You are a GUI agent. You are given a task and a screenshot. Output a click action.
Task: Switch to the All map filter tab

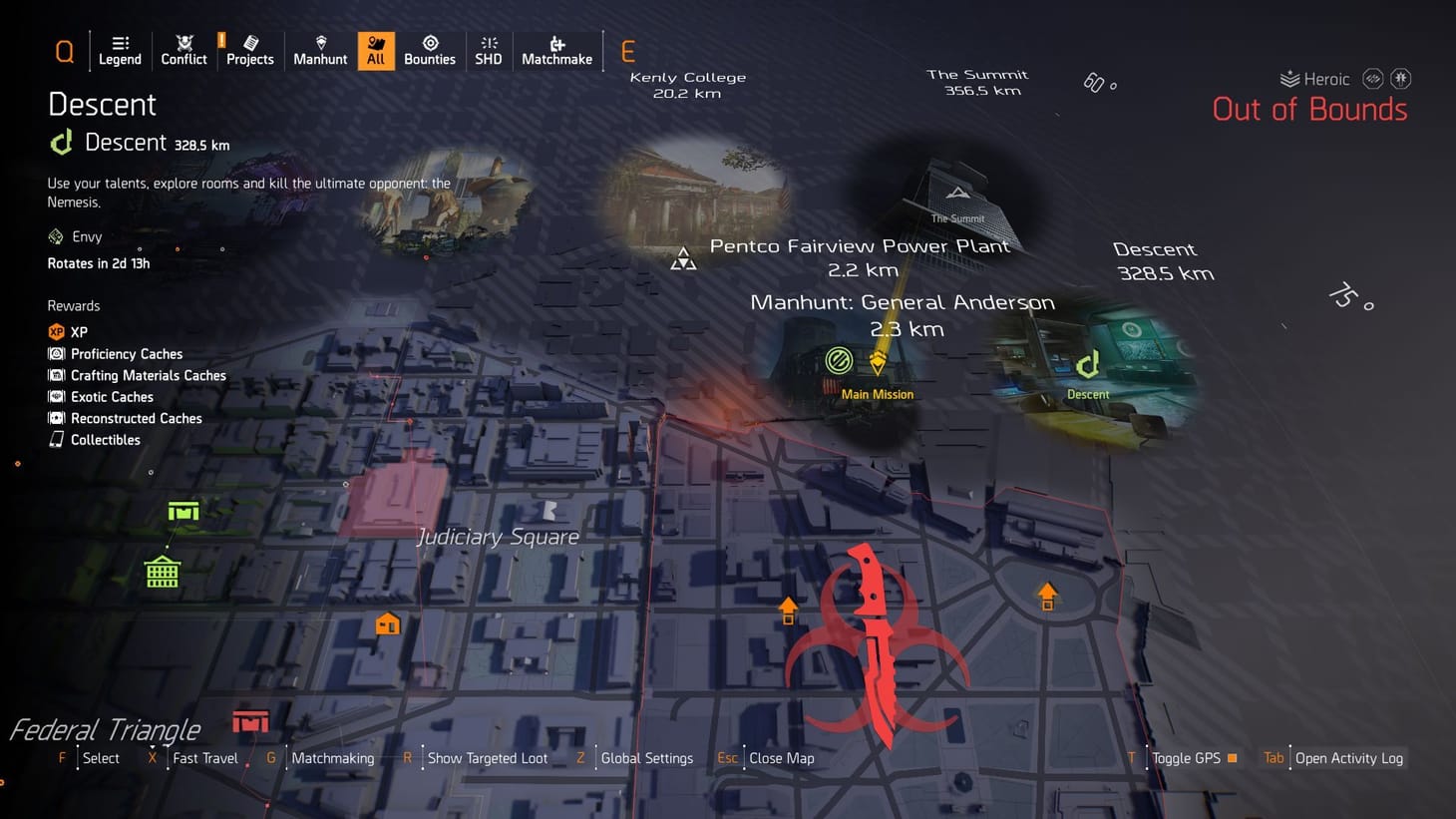(376, 50)
